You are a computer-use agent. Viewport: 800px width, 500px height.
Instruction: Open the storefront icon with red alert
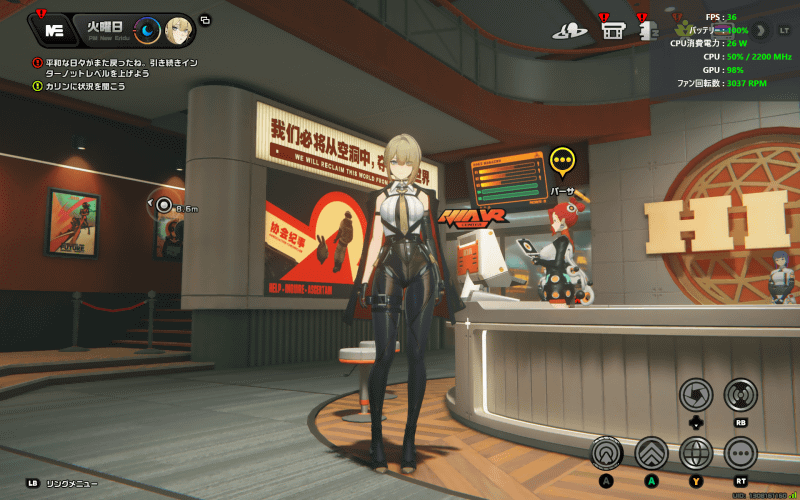(613, 30)
